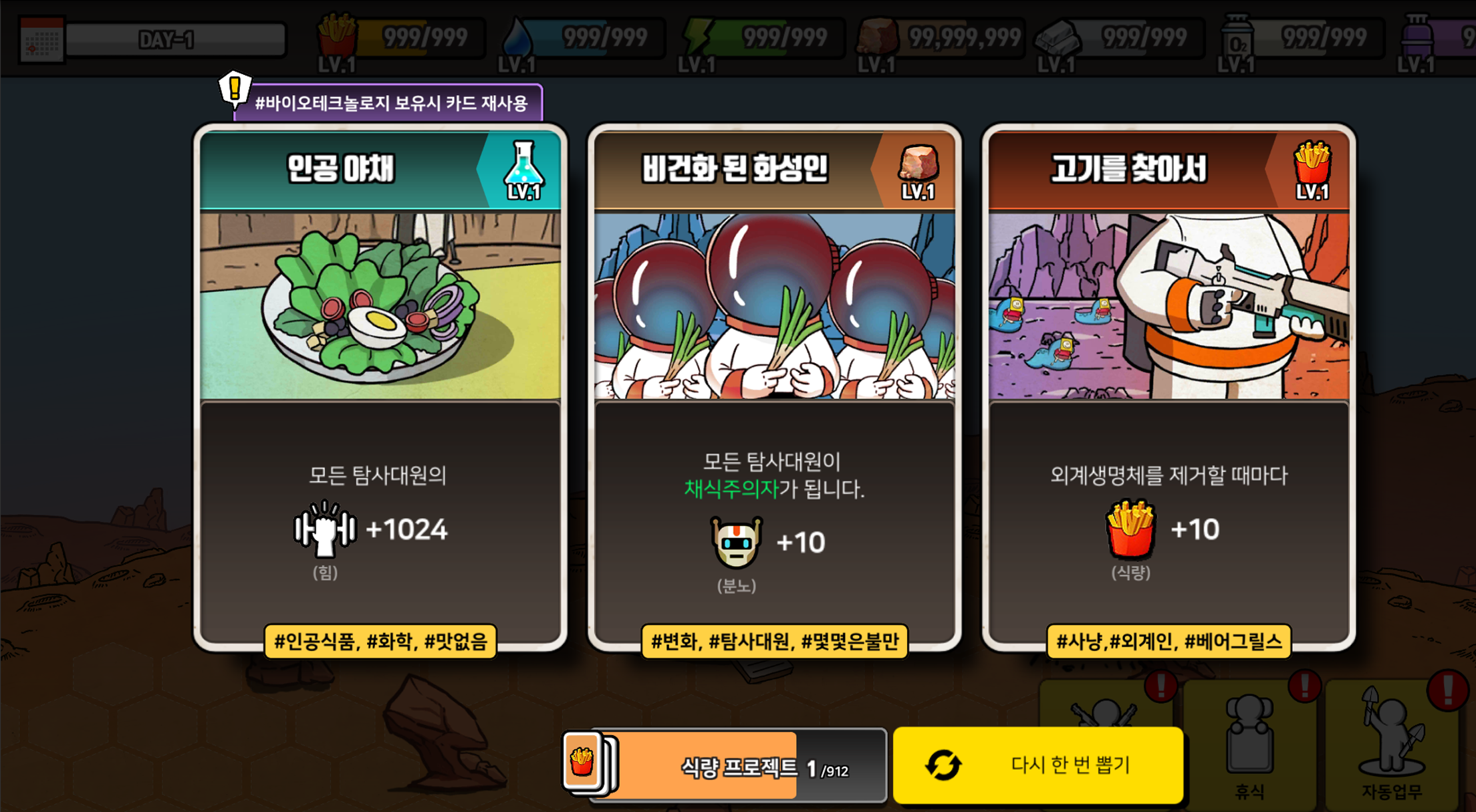
Task: Click the lightning energy resource icon
Action: [x=697, y=37]
